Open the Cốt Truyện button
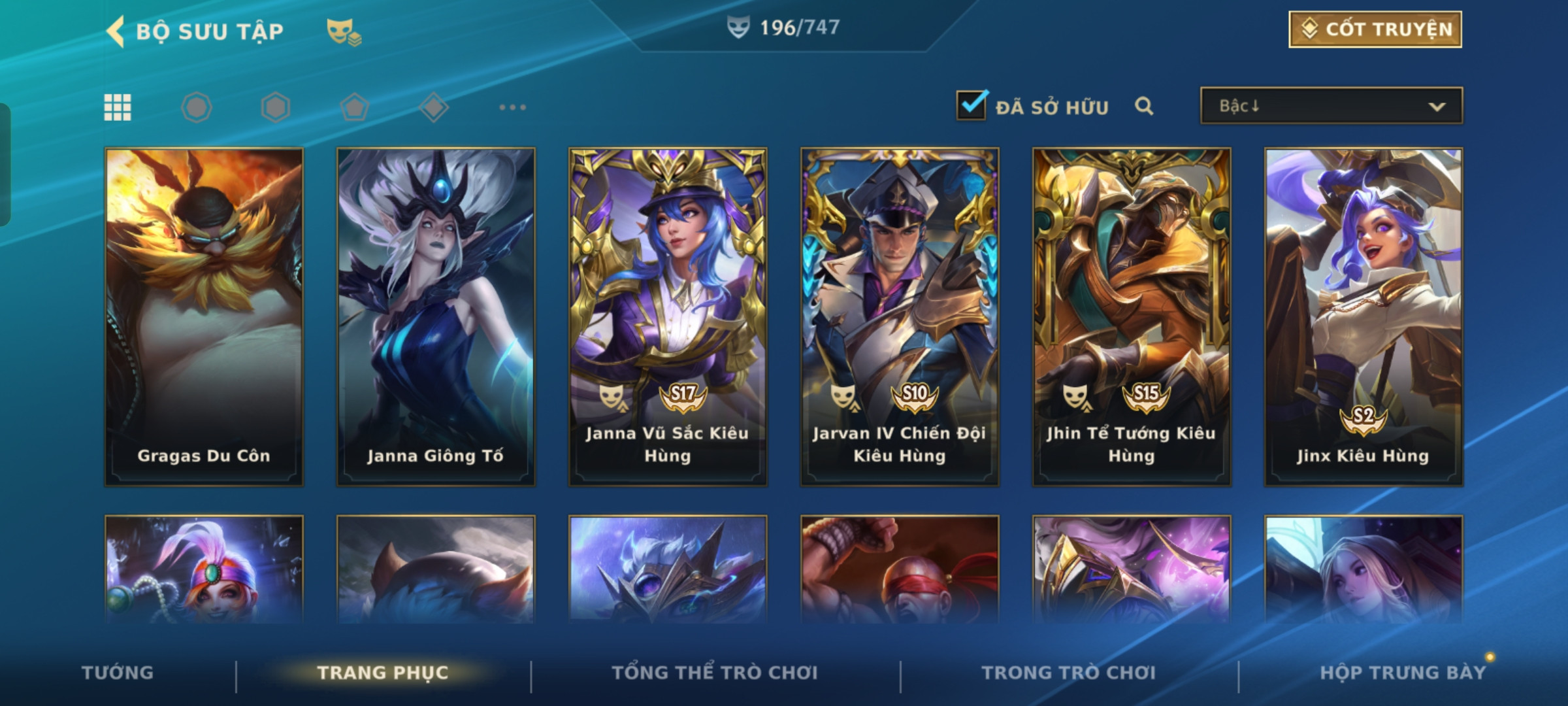Viewport: 1568px width, 706px height. coord(1375,29)
